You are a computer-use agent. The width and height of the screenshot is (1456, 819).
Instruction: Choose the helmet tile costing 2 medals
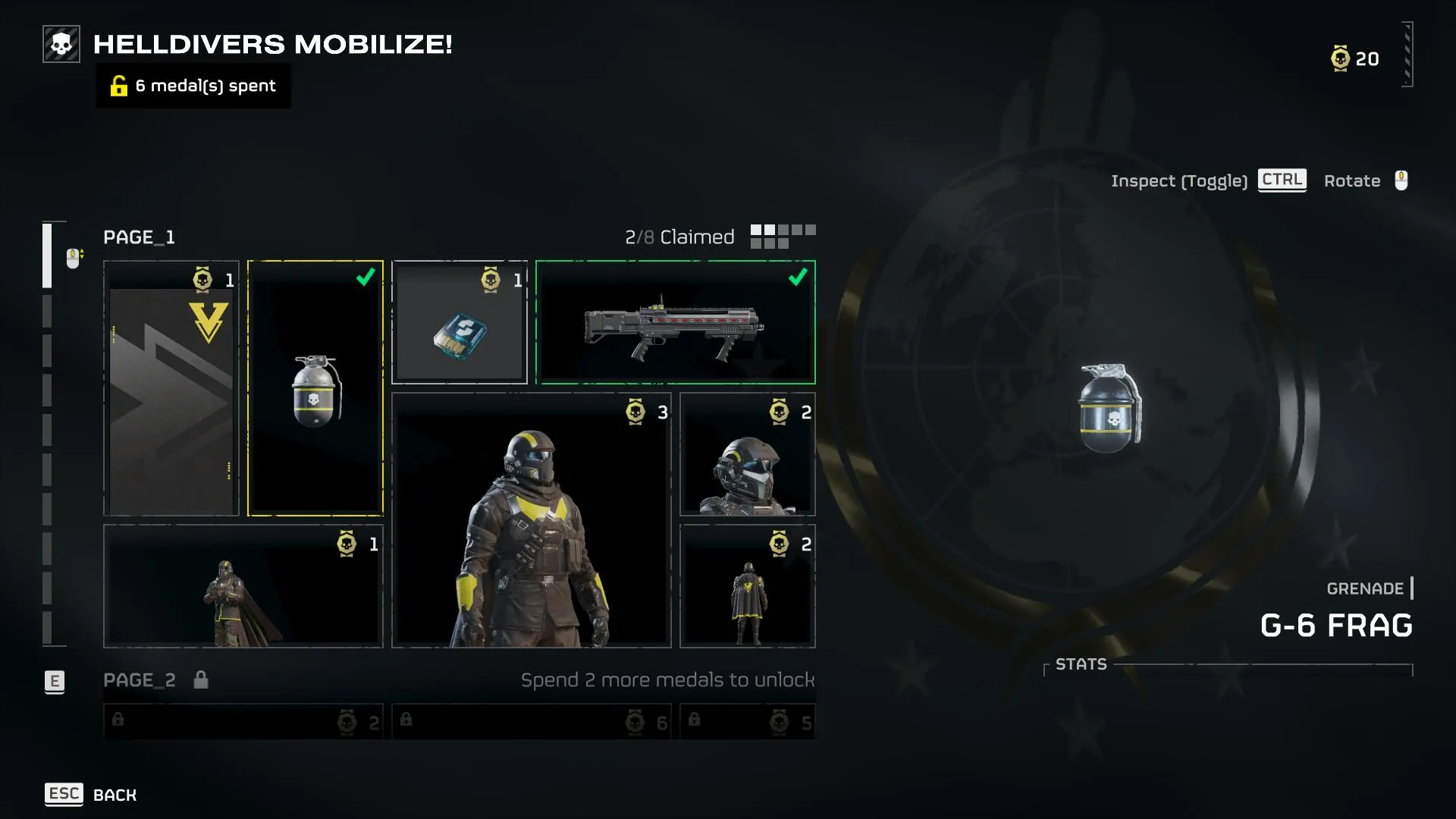pos(748,454)
